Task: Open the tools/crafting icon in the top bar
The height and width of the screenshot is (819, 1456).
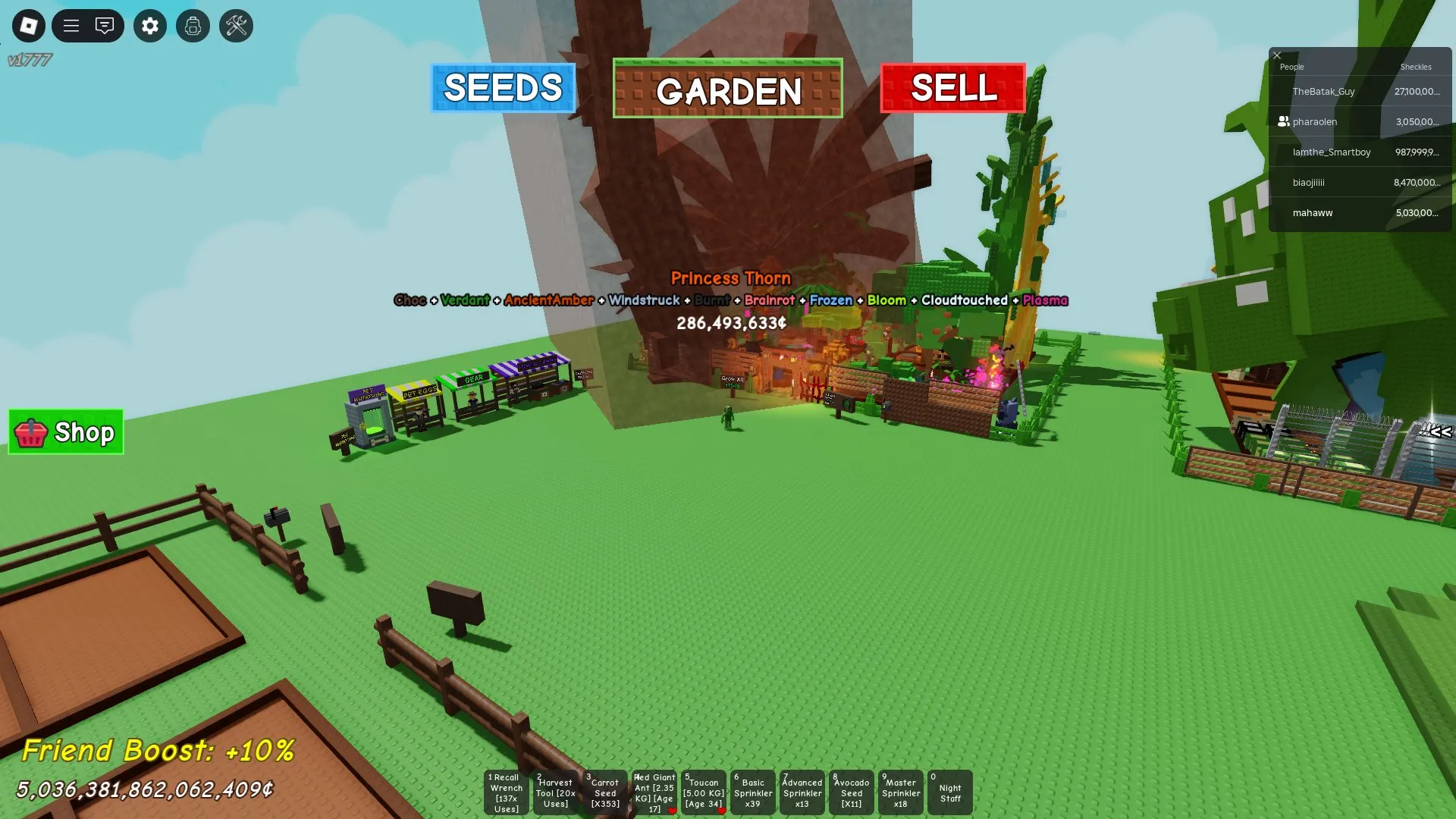Action: (x=236, y=26)
